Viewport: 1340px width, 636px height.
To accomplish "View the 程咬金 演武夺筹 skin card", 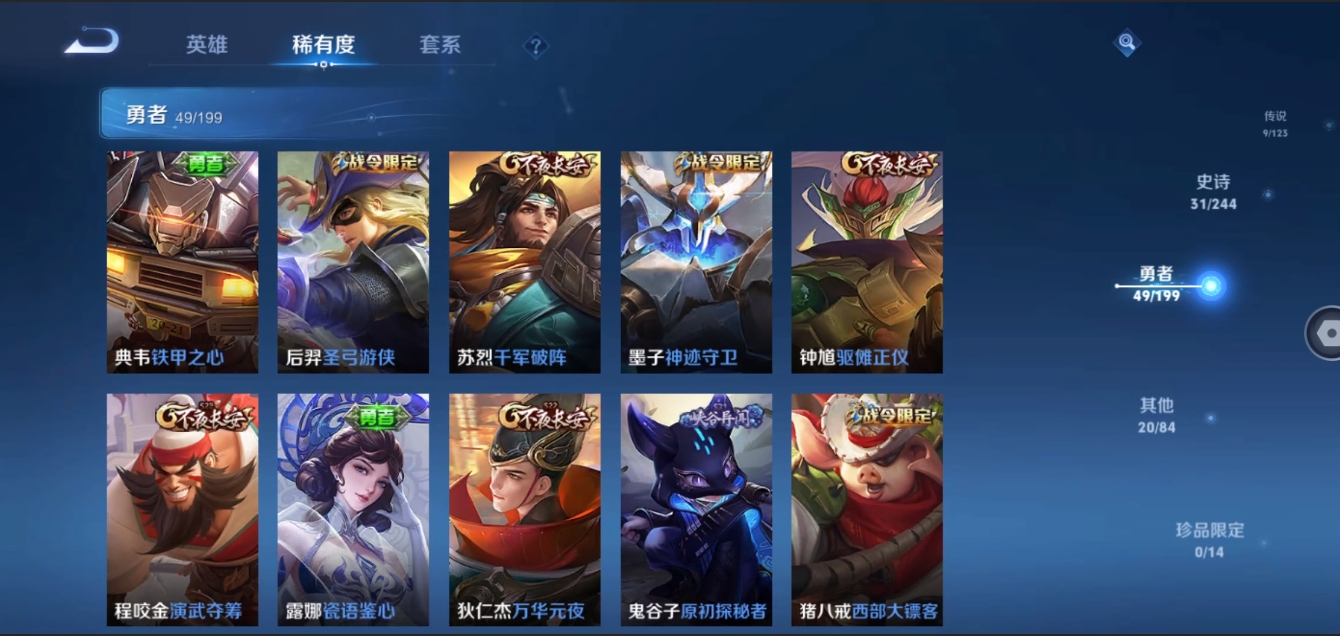I will pyautogui.click(x=182, y=510).
